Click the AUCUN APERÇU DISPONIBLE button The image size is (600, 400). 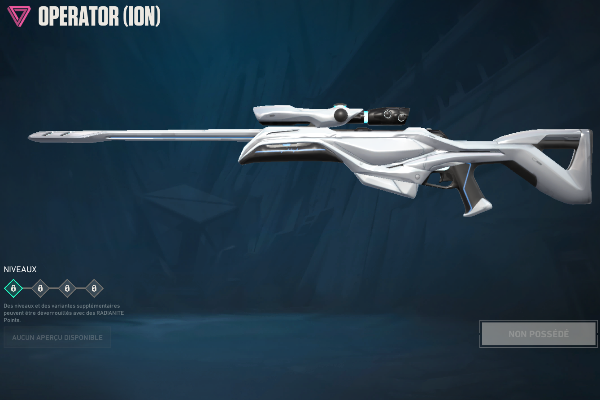[56, 338]
